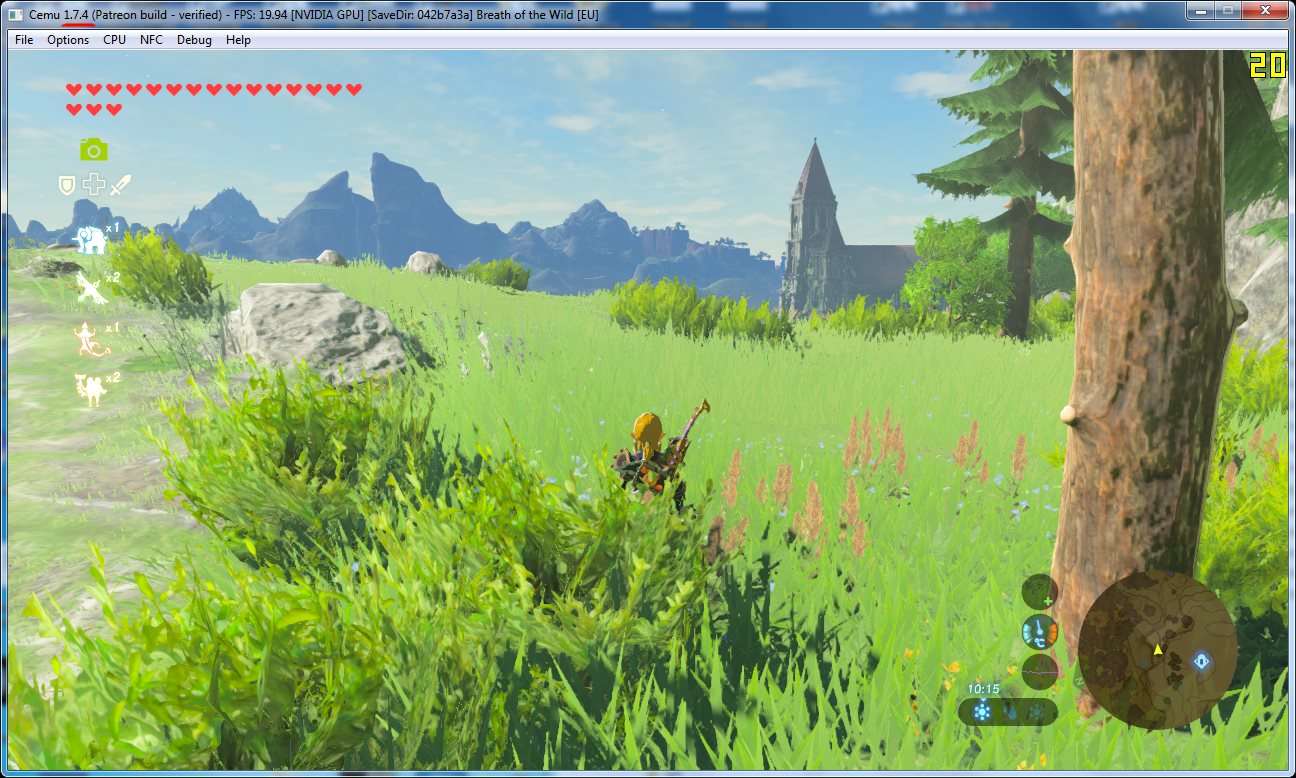The image size is (1296, 778).
Task: Activate the Revali's Gale bird icon
Action: [91, 288]
